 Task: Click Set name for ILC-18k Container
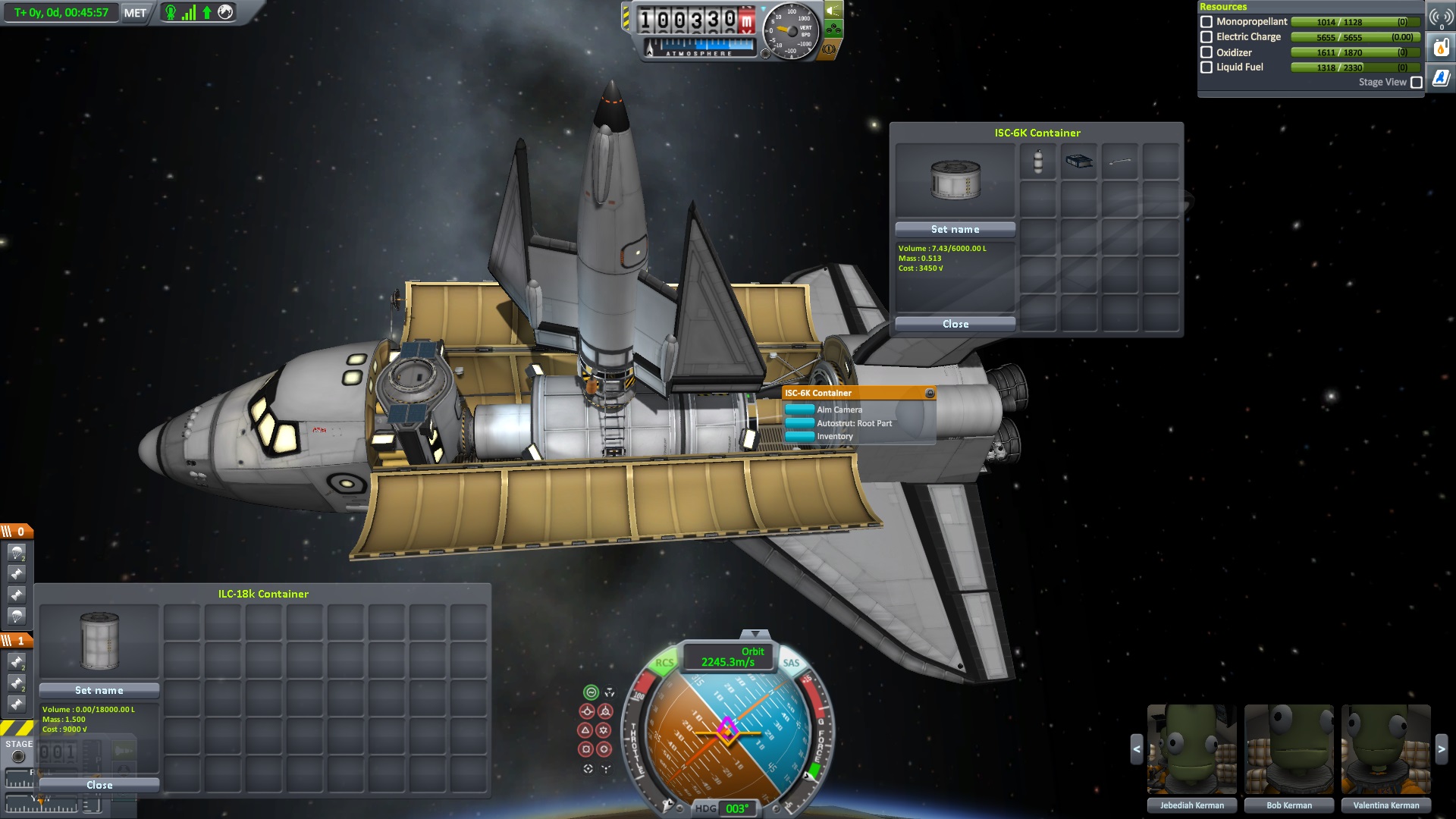click(99, 690)
